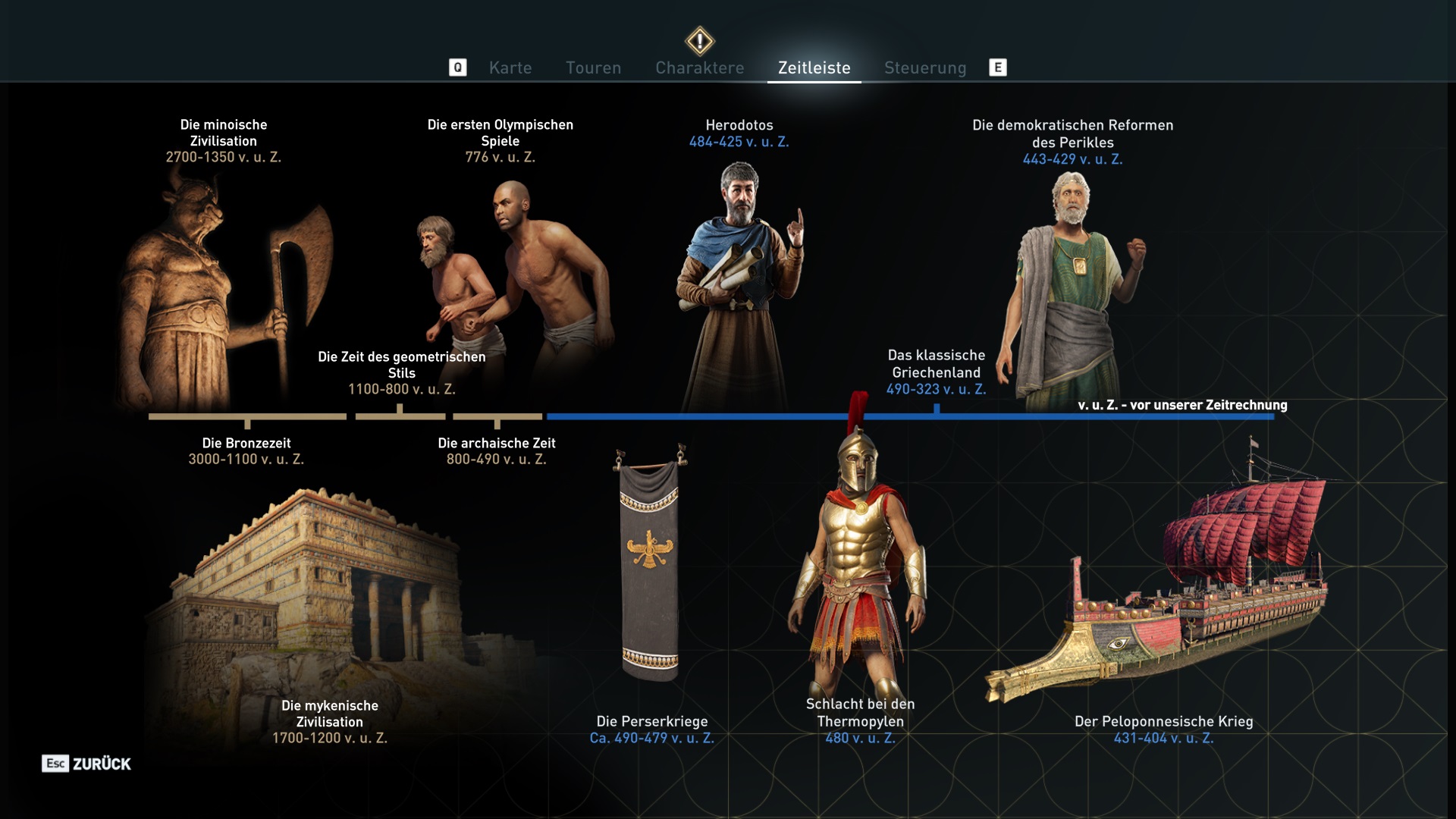Choose Die Zeit des geometrischen Stils
The width and height of the screenshot is (1456, 819).
[401, 372]
